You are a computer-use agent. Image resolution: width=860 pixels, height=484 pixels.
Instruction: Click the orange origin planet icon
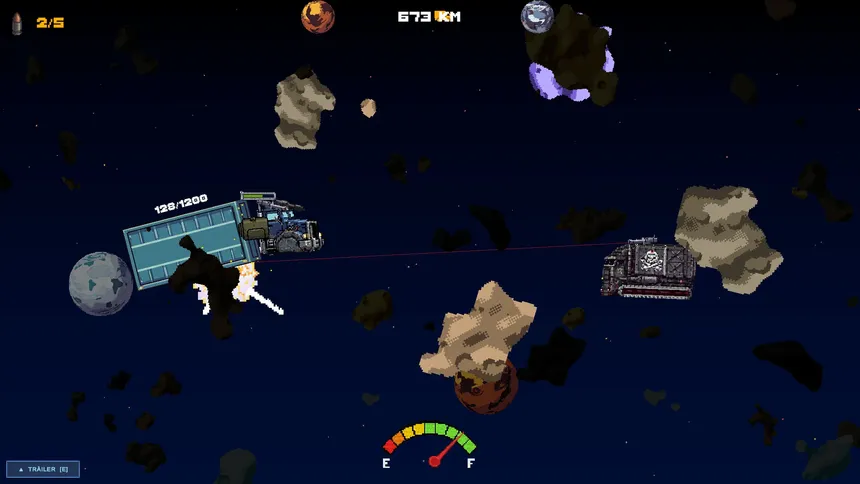318,16
